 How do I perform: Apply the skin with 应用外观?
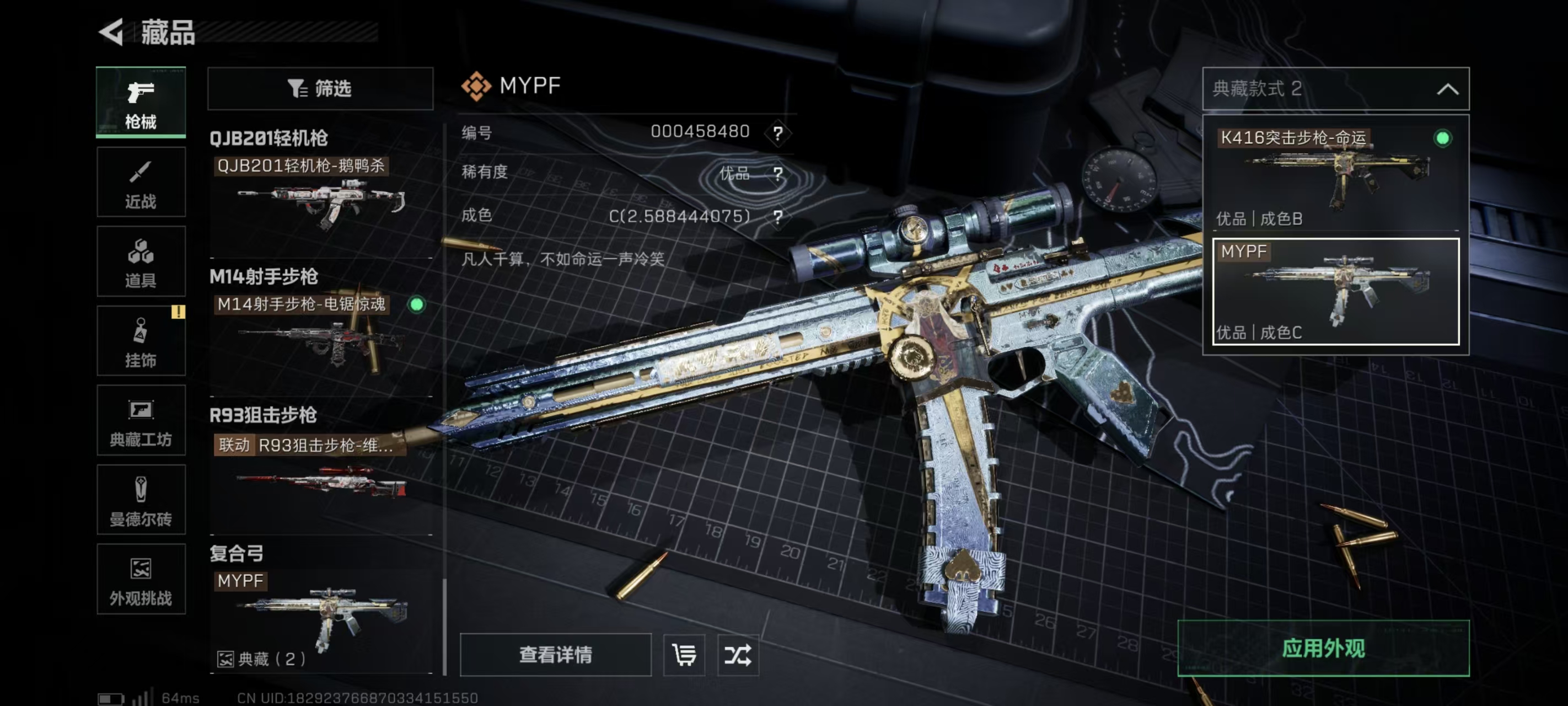pos(1323,648)
